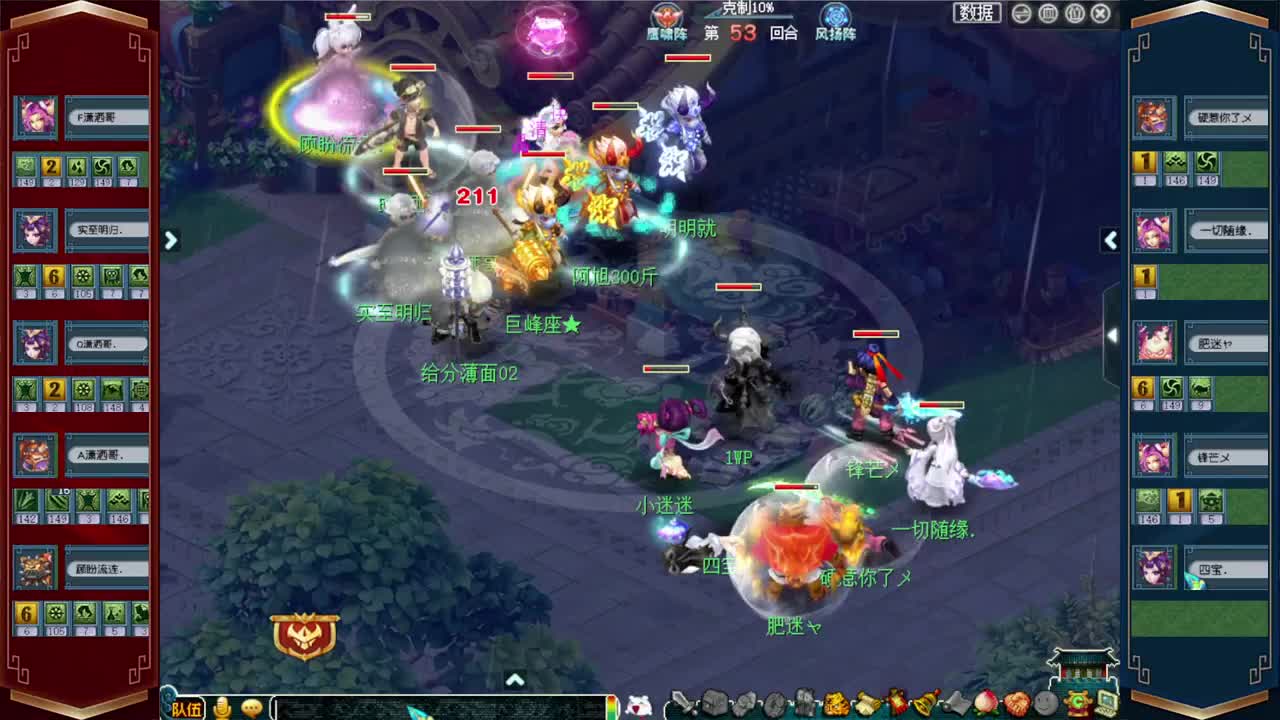
Task: Select the sword attack icon
Action: (x=682, y=701)
